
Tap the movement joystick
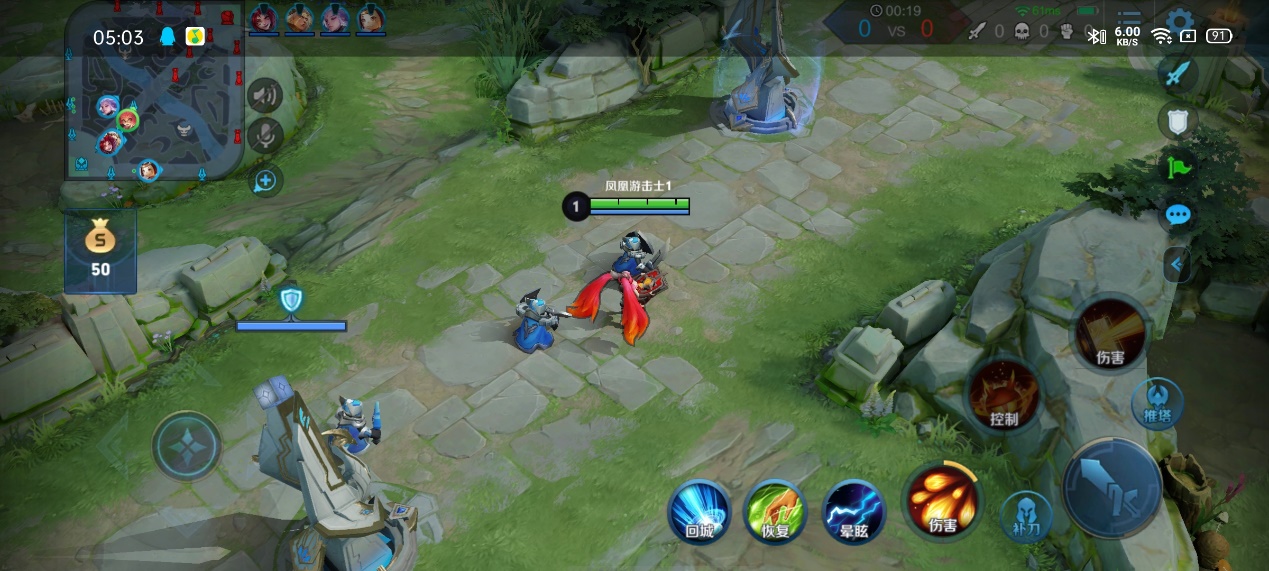point(187,446)
